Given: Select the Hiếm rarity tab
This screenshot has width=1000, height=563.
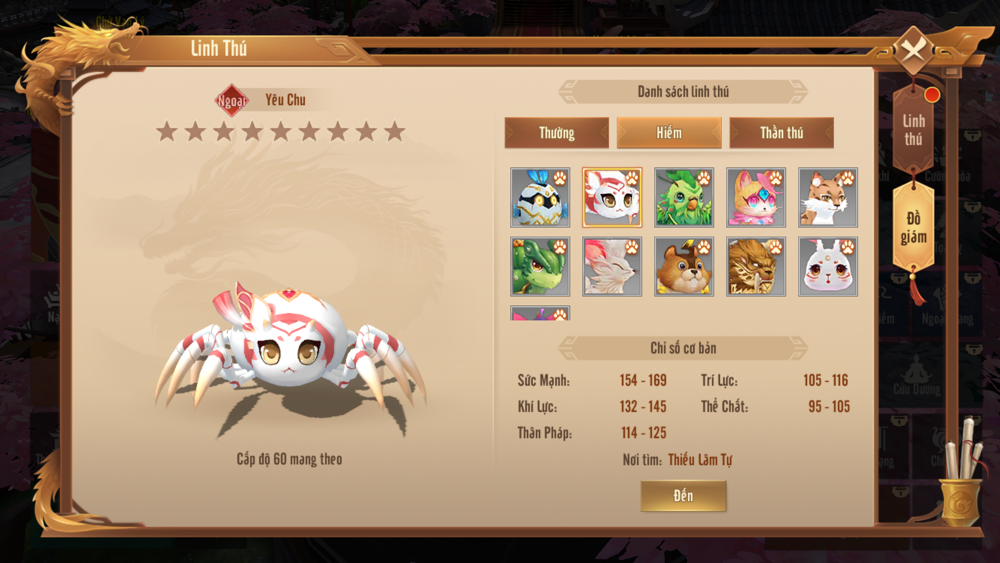Looking at the screenshot, I should click(x=669, y=133).
